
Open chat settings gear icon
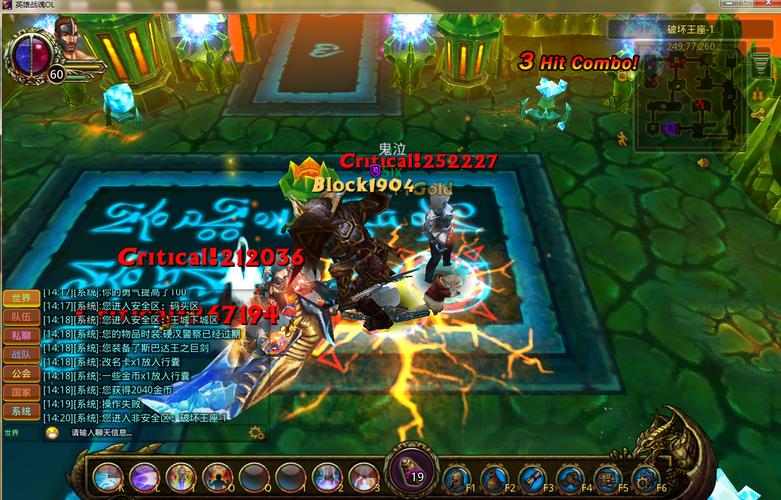pos(257,433)
